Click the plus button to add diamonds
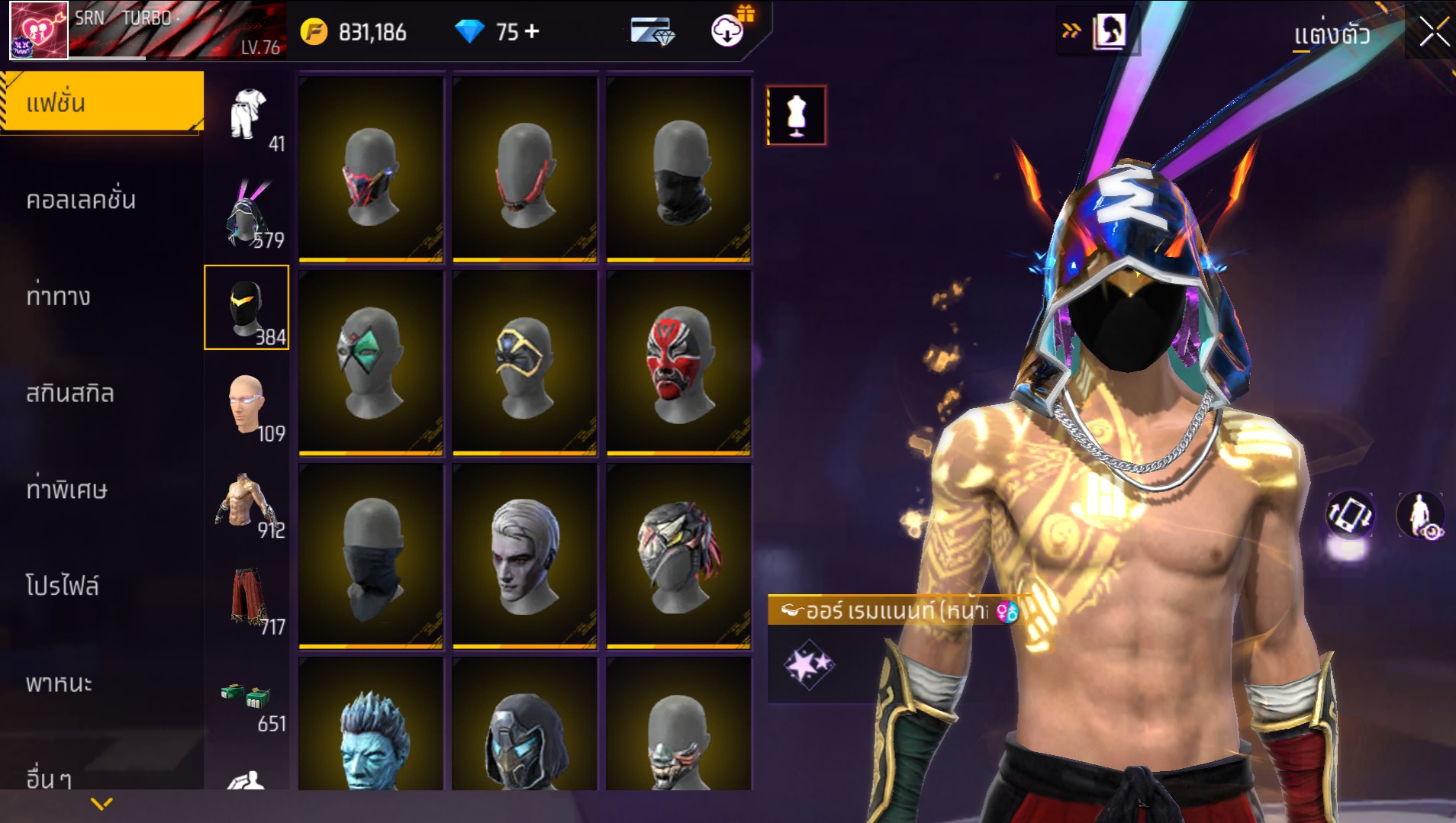Screen dimensions: 1456x823 (532, 31)
